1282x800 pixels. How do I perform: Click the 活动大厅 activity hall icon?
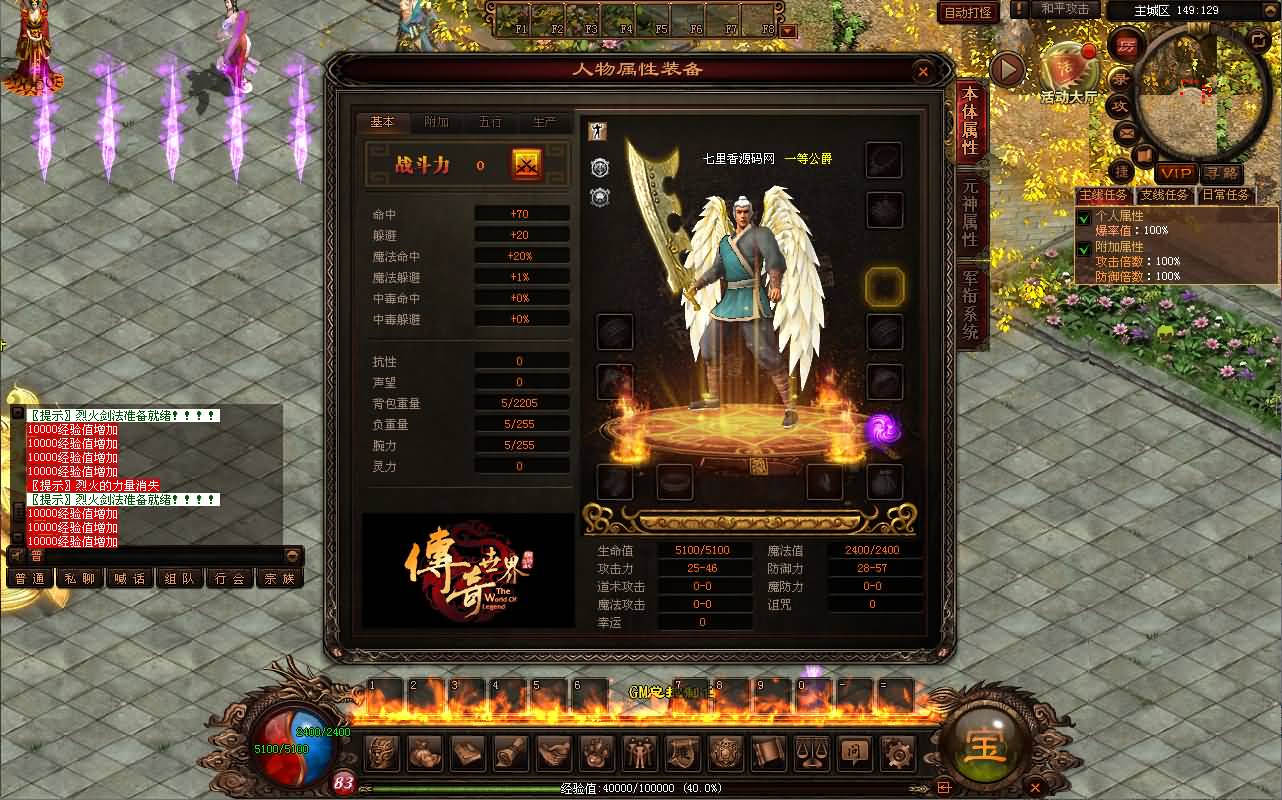pyautogui.click(x=1066, y=66)
